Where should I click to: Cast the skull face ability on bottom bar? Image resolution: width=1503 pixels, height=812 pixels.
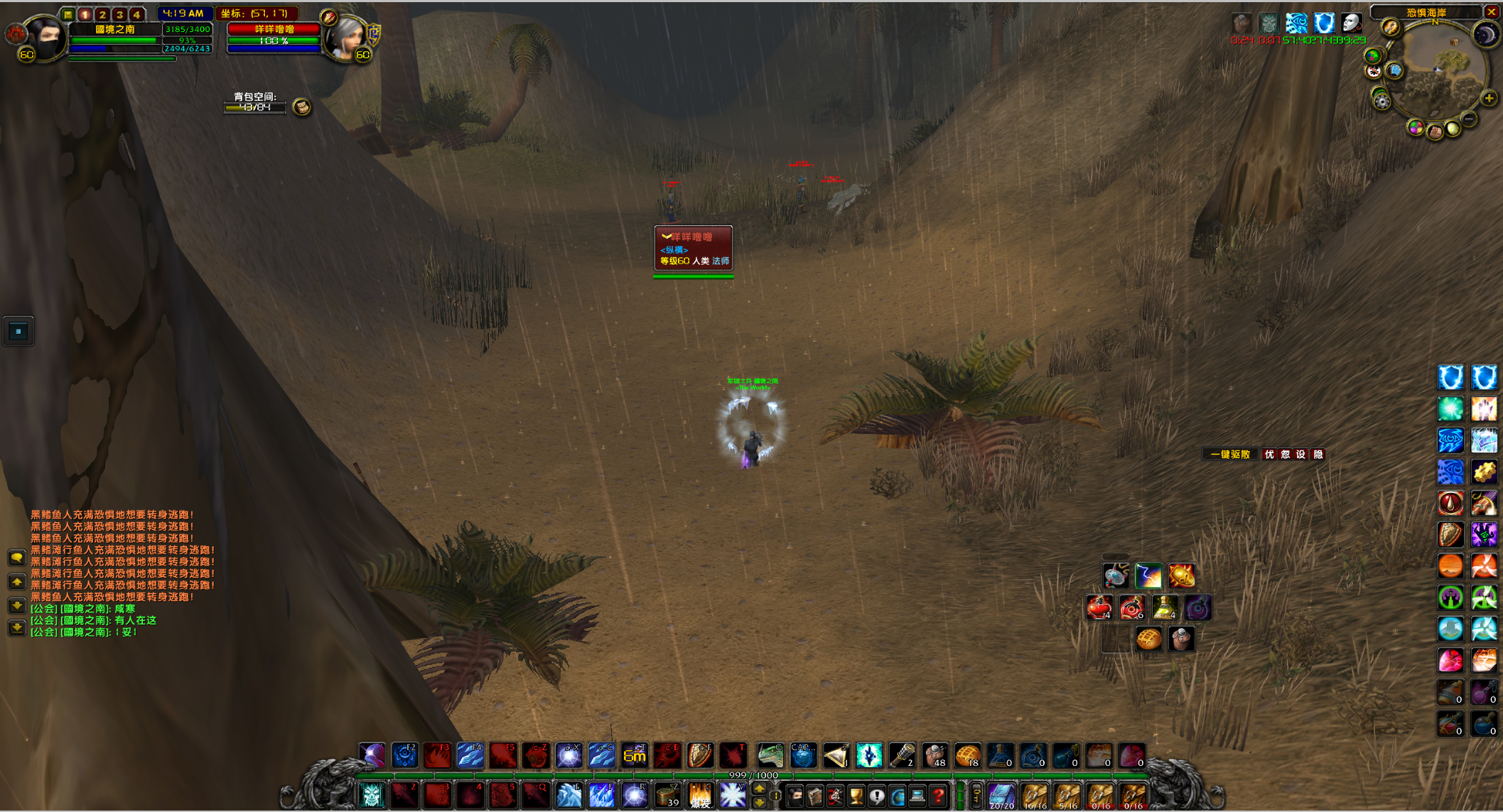[372, 796]
